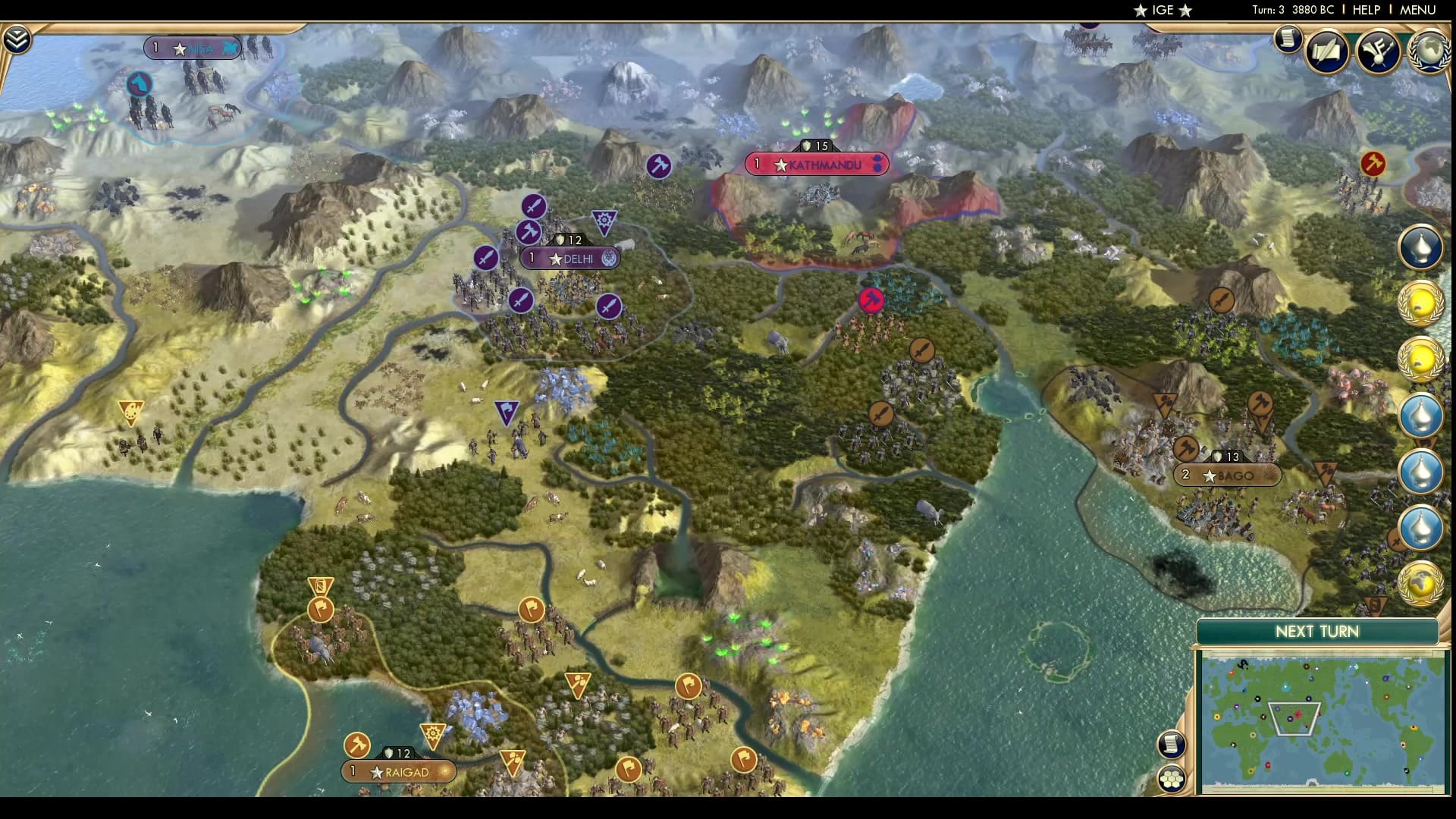The width and height of the screenshot is (1456, 819).
Task: Toggle strategic view with the hex grid icon
Action: click(1172, 777)
